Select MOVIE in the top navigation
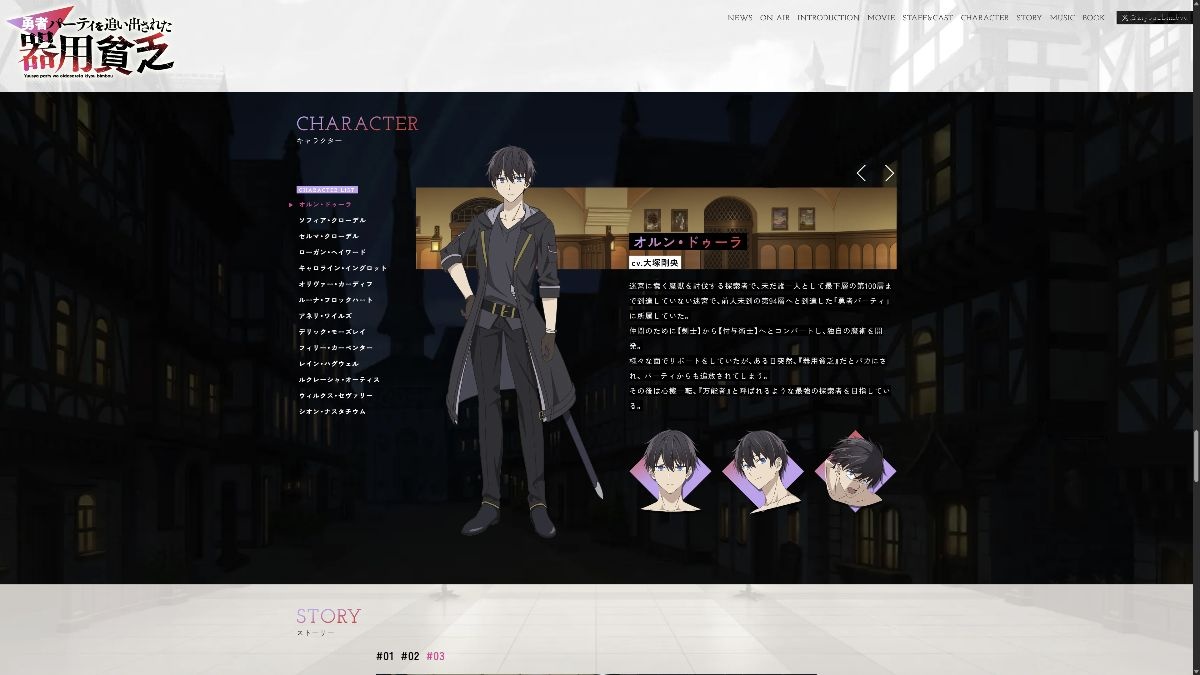1200x675 pixels. 881,18
